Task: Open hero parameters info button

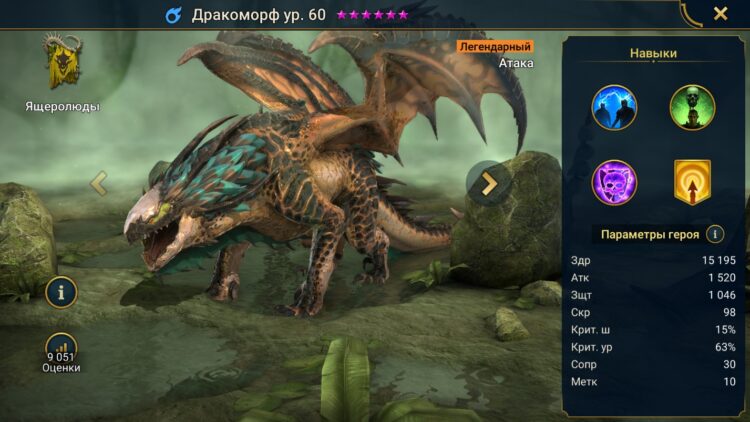Action: point(715,234)
